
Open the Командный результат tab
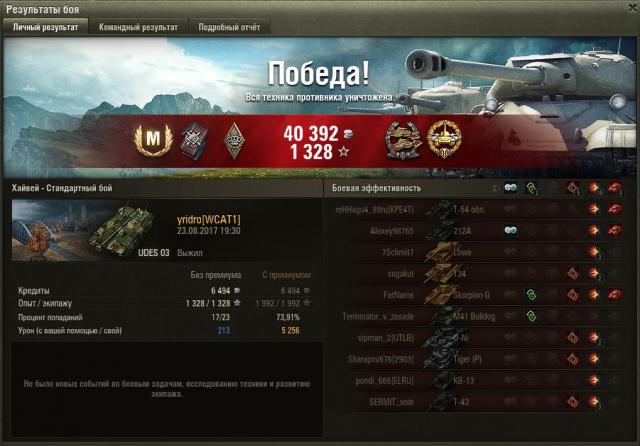(x=138, y=28)
